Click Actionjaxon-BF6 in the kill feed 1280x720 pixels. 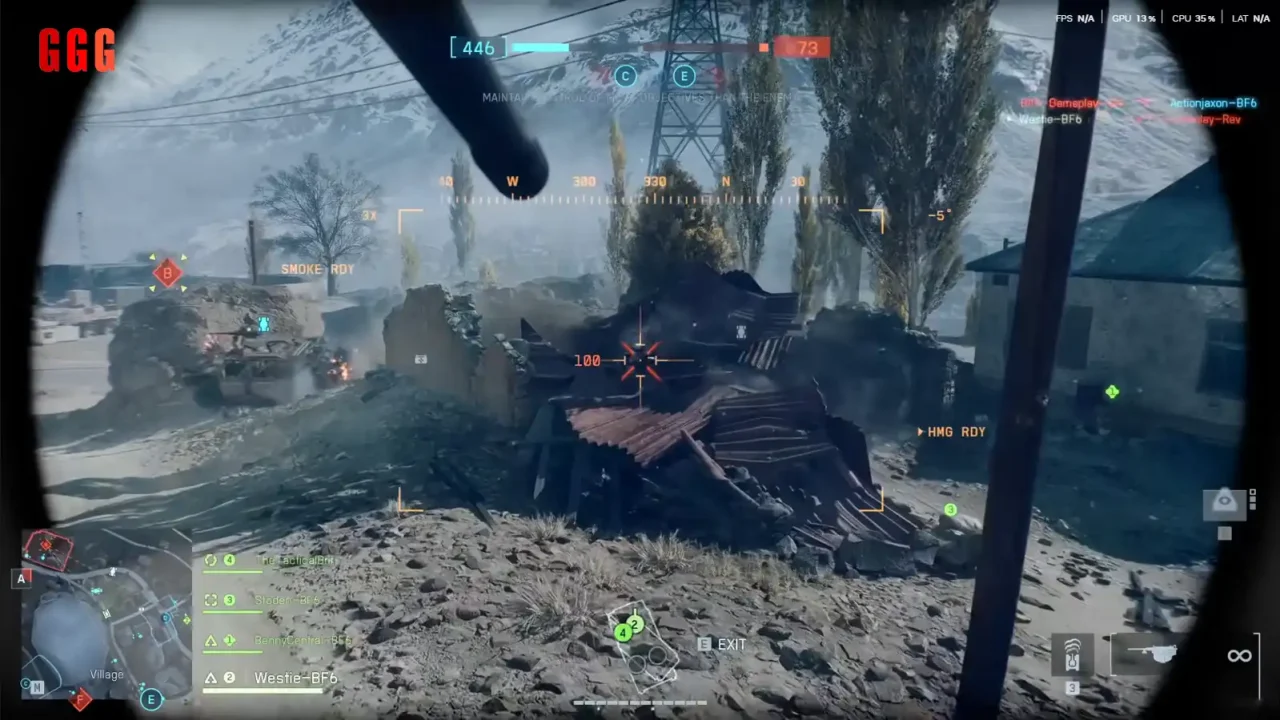click(x=1212, y=103)
